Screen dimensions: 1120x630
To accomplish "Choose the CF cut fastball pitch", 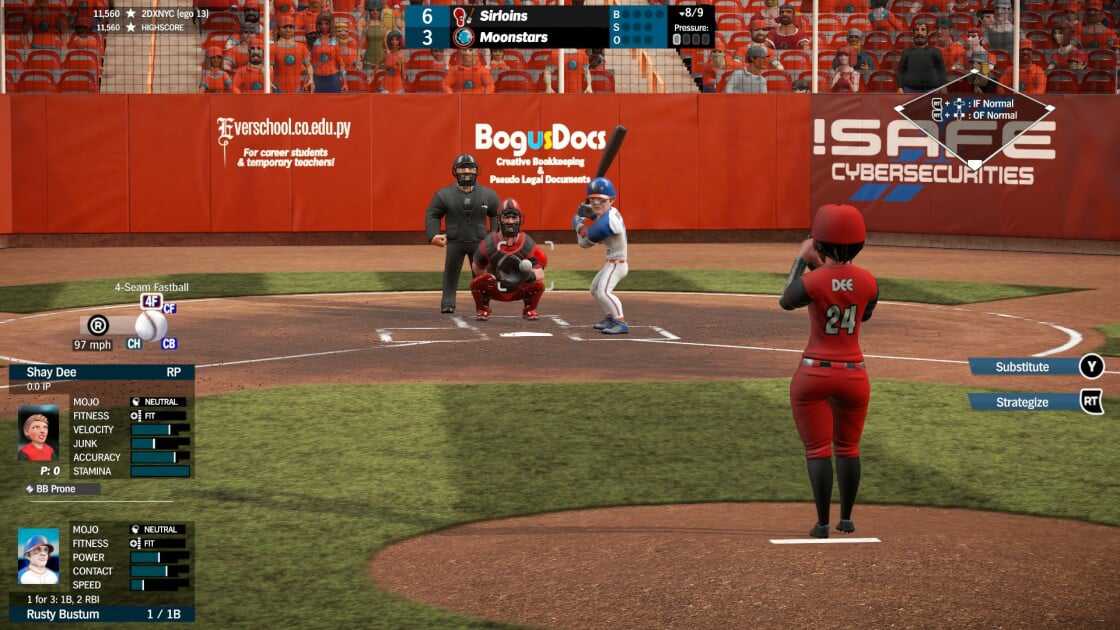I will coord(170,308).
